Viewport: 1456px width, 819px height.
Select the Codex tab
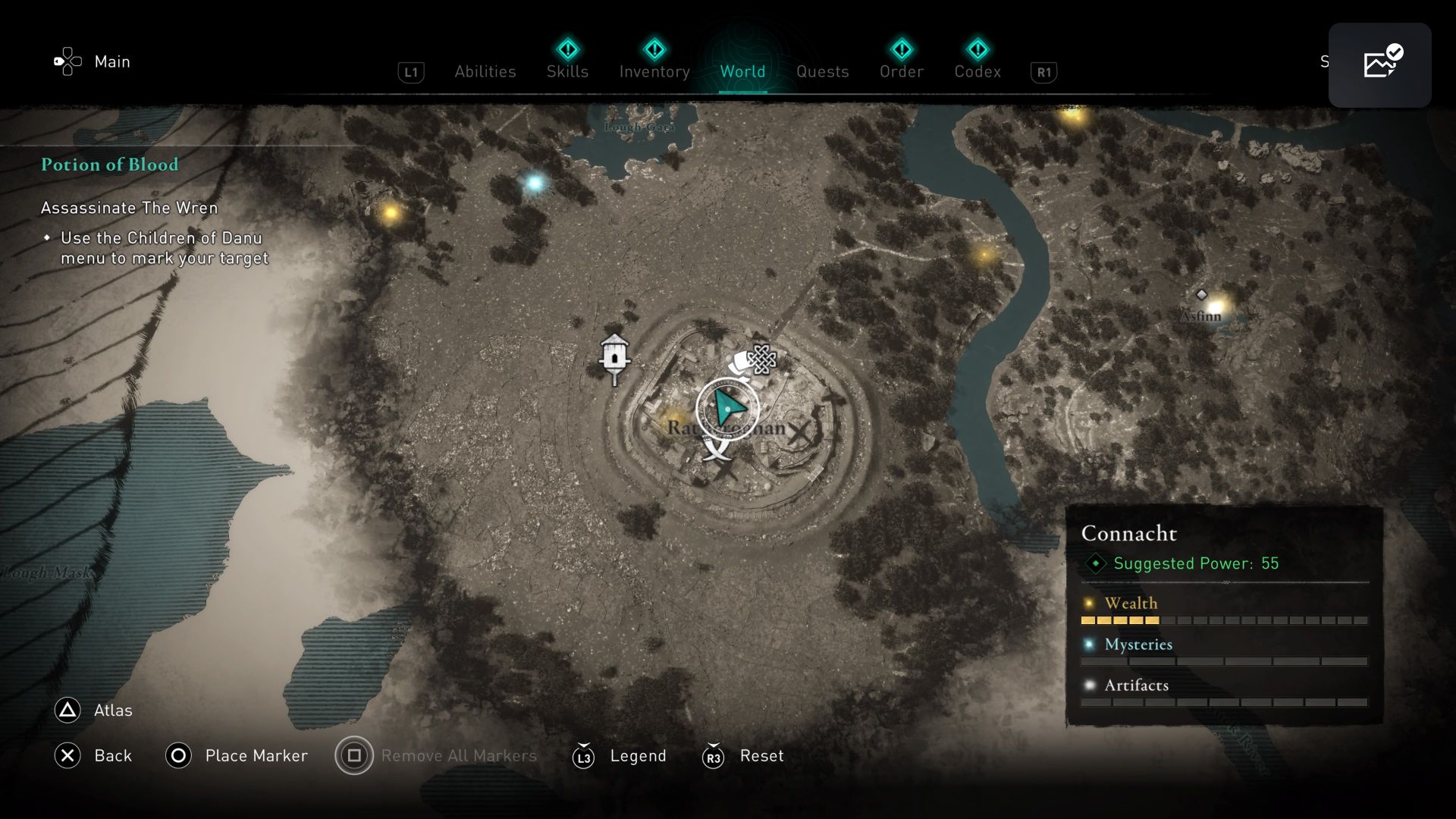click(978, 71)
